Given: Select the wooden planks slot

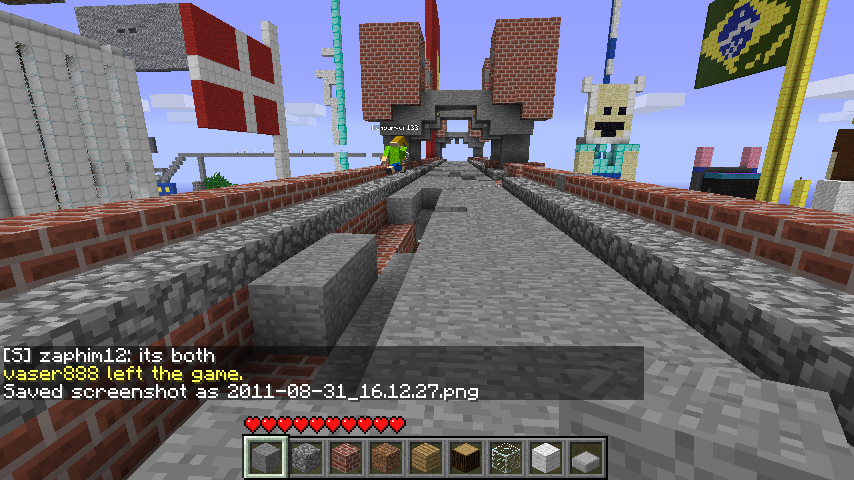Looking at the screenshot, I should coord(425,458).
